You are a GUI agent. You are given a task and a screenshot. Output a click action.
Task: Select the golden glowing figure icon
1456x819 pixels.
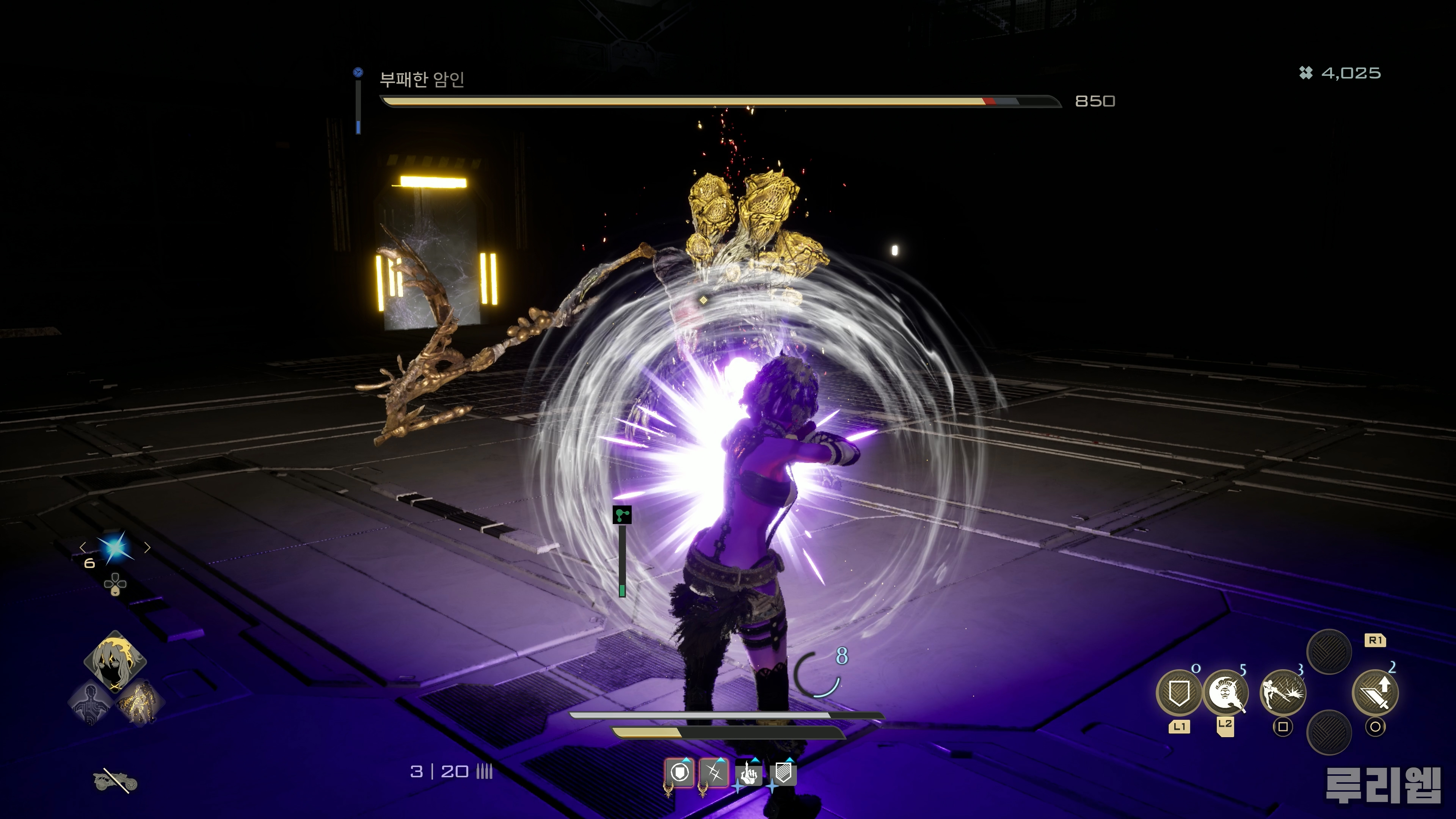coord(139,703)
